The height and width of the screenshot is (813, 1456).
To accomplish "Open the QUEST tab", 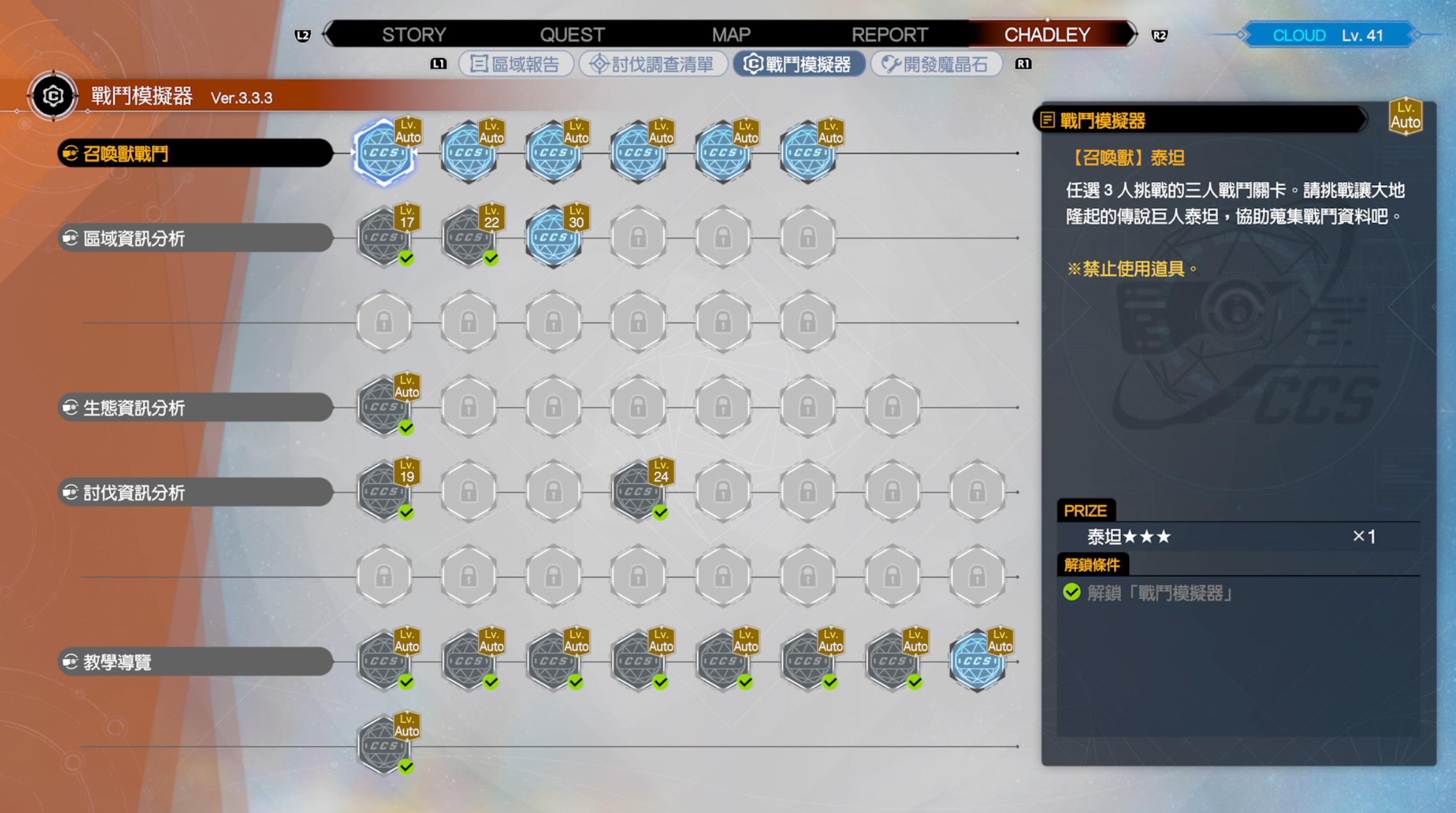I will (x=572, y=34).
